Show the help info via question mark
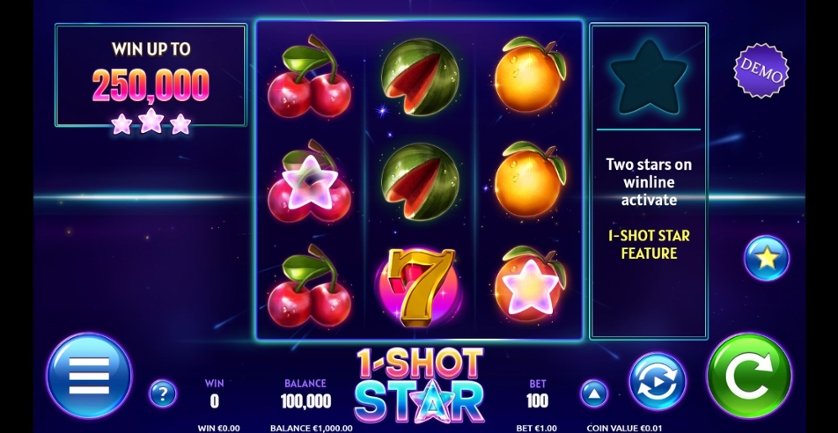 click(162, 393)
